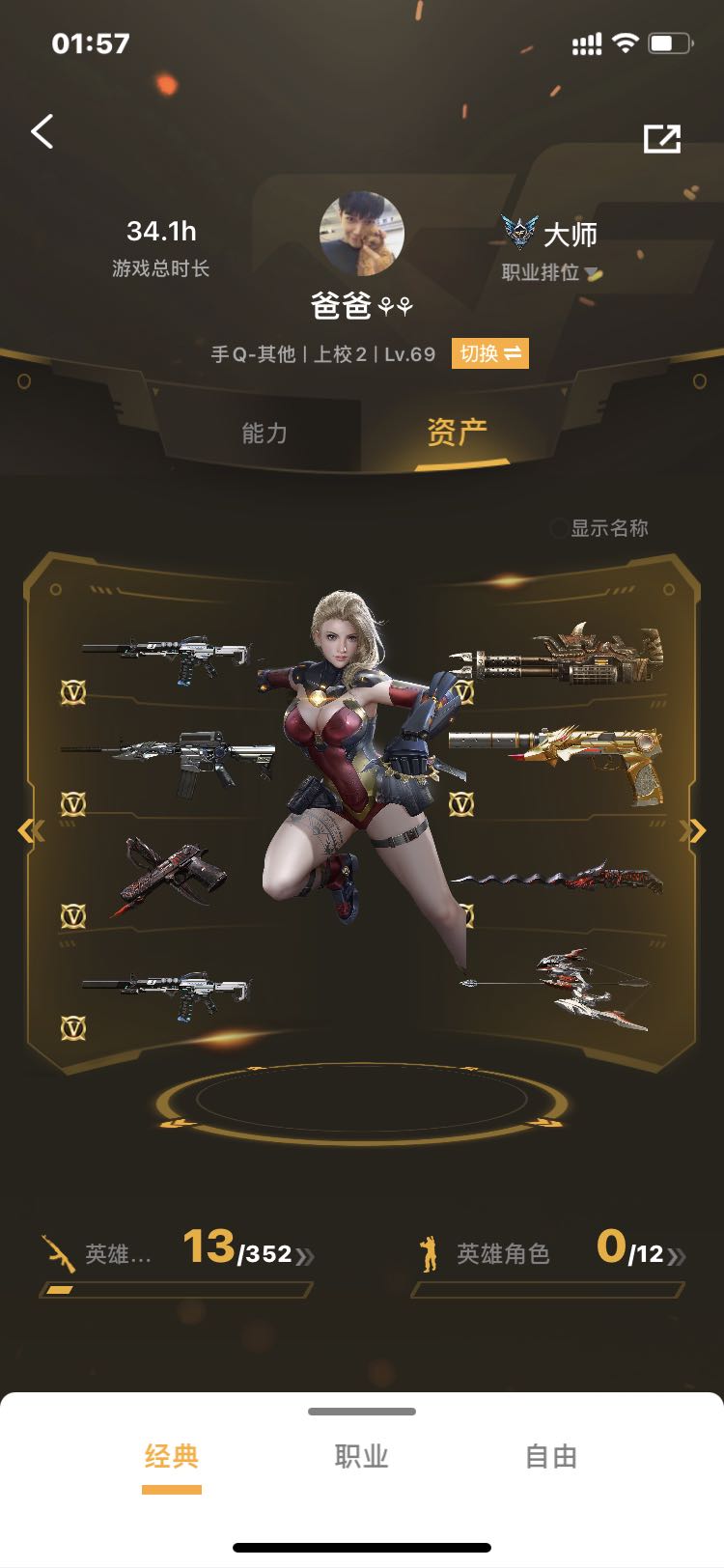This screenshot has height=1568, width=724.
Task: Toggle the 显示名称 checkbox
Action: (x=559, y=528)
